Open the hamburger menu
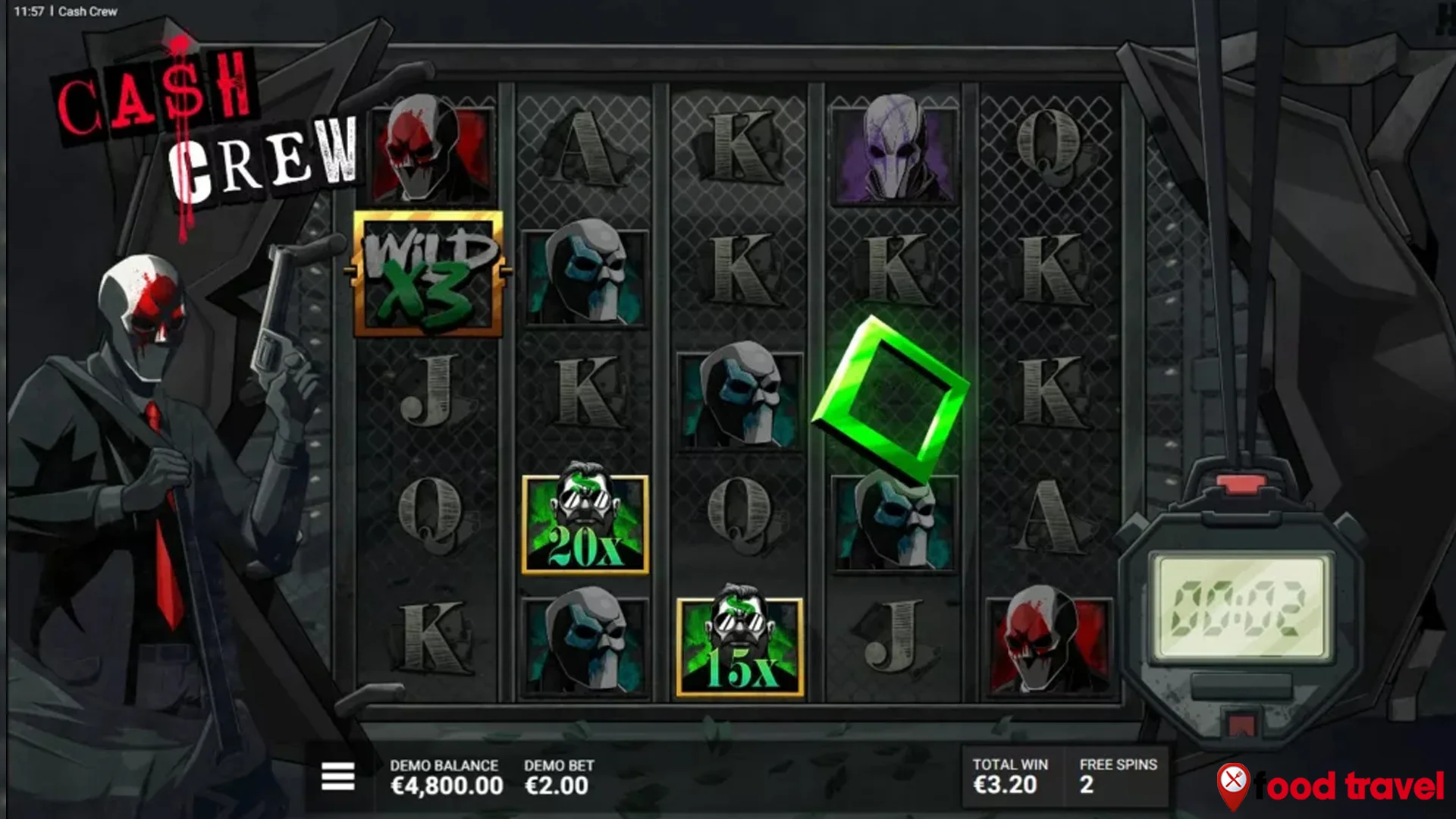1456x819 pixels. 337,777
